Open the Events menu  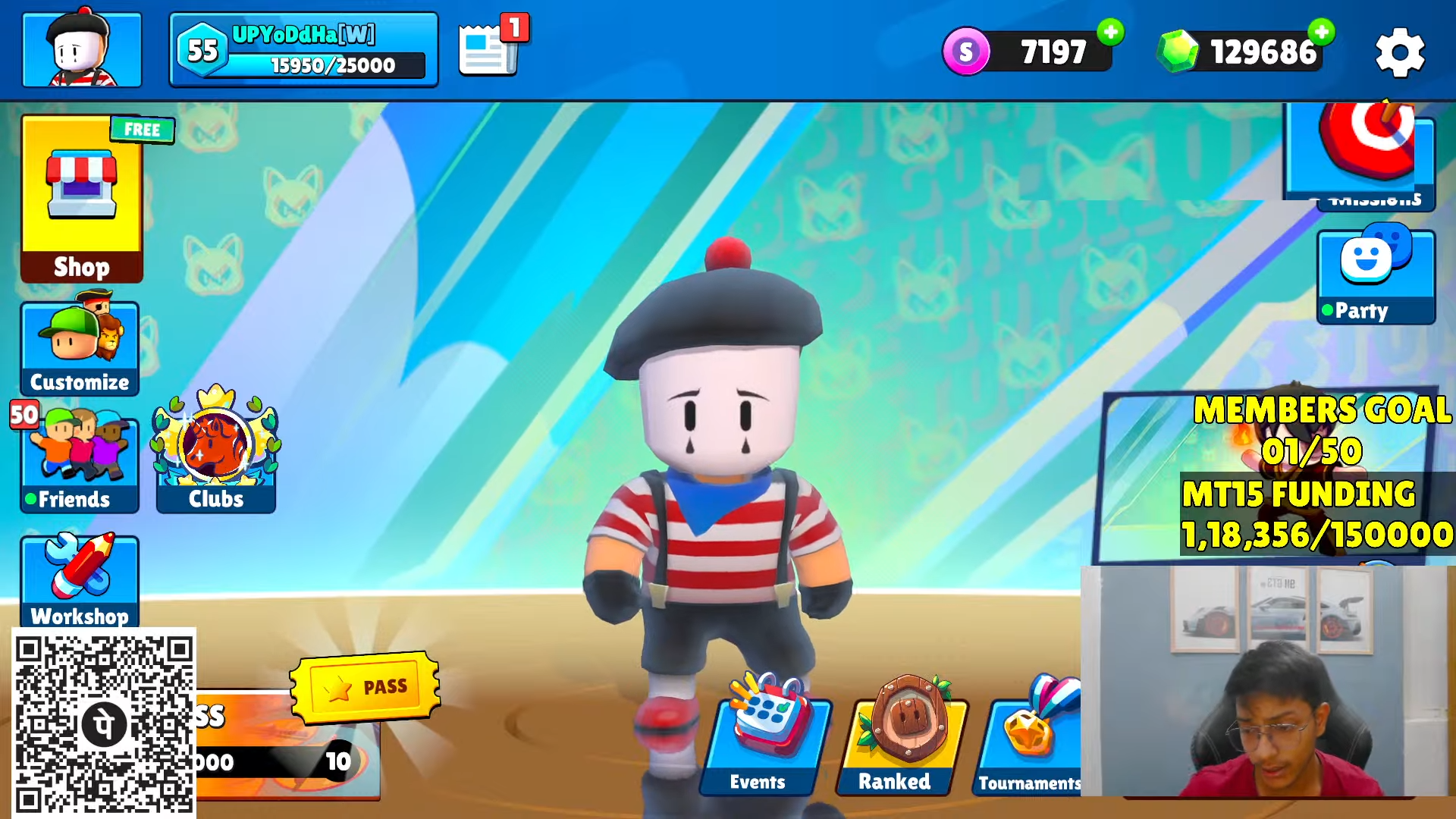764,739
